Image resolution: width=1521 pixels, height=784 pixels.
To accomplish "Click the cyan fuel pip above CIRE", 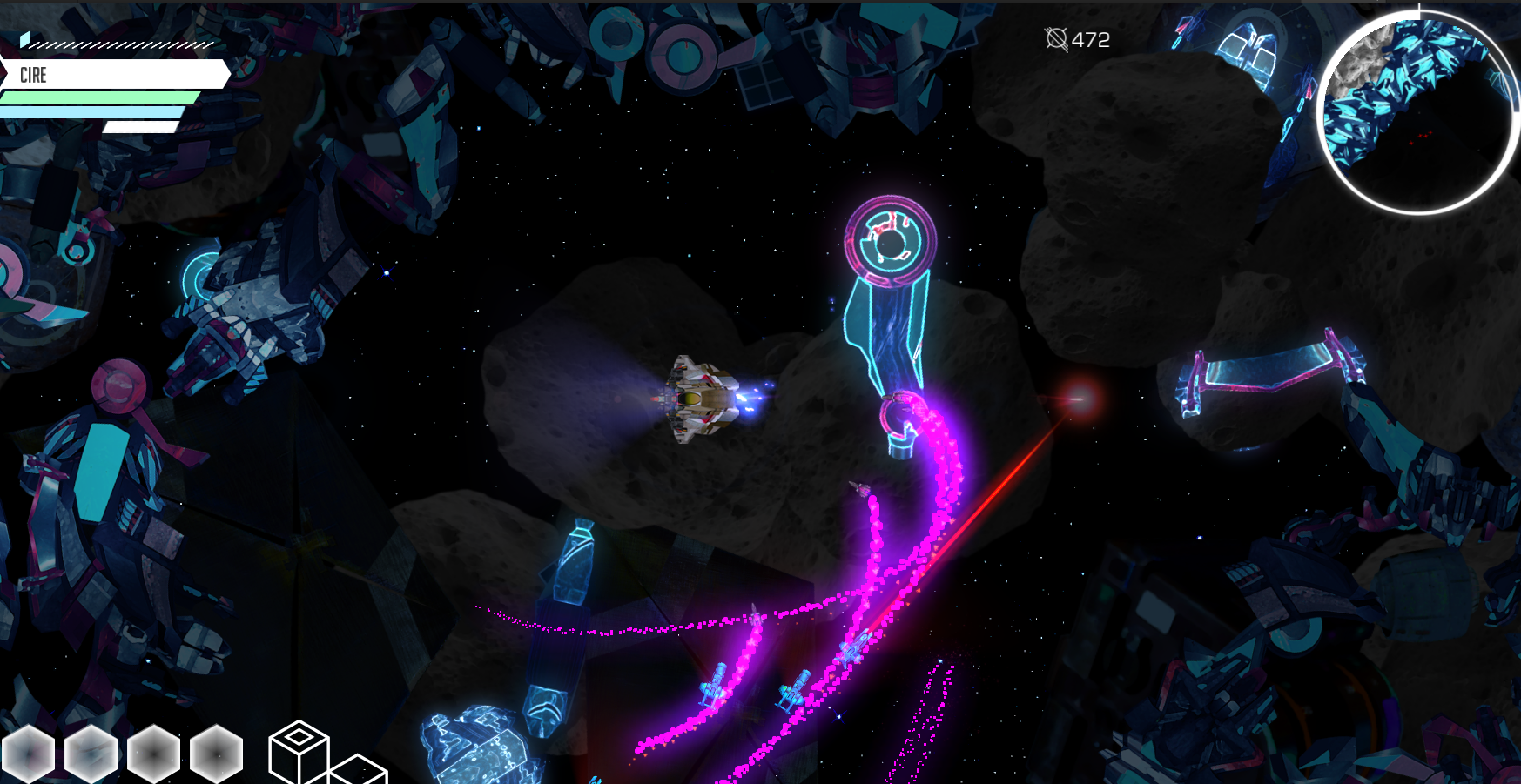I will 25,39.
